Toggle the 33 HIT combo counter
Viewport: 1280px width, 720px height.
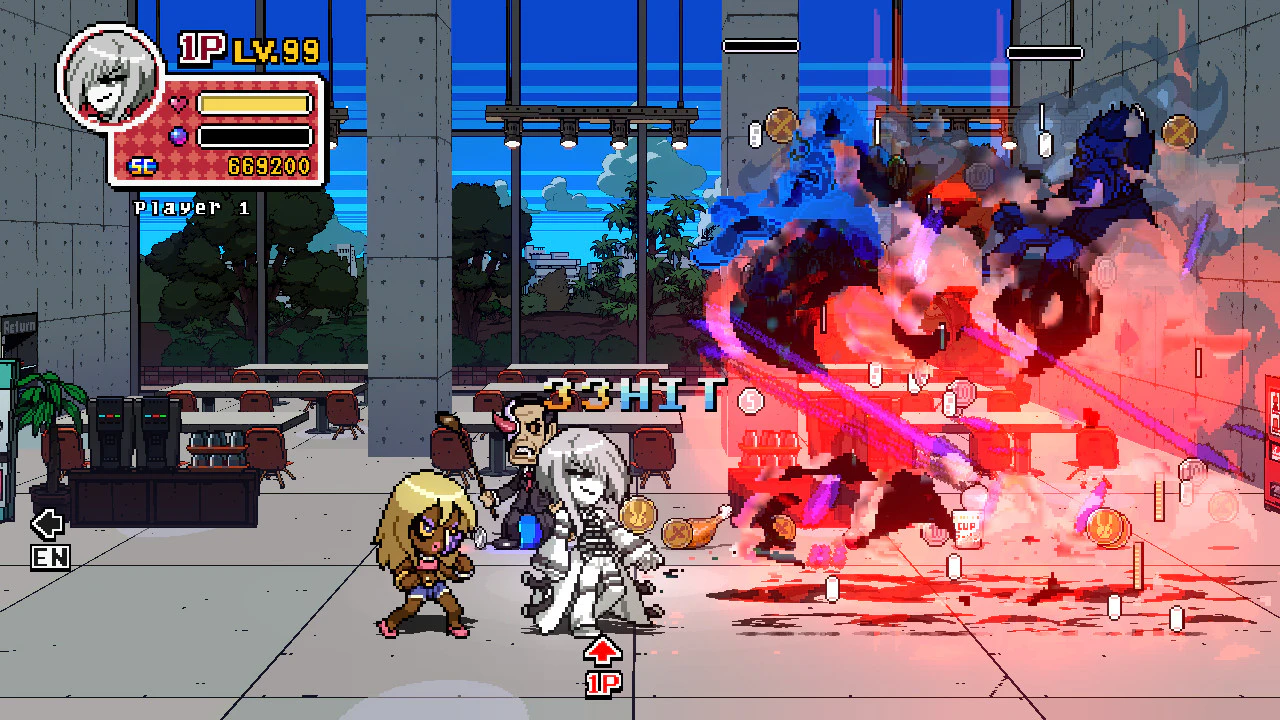tap(637, 393)
